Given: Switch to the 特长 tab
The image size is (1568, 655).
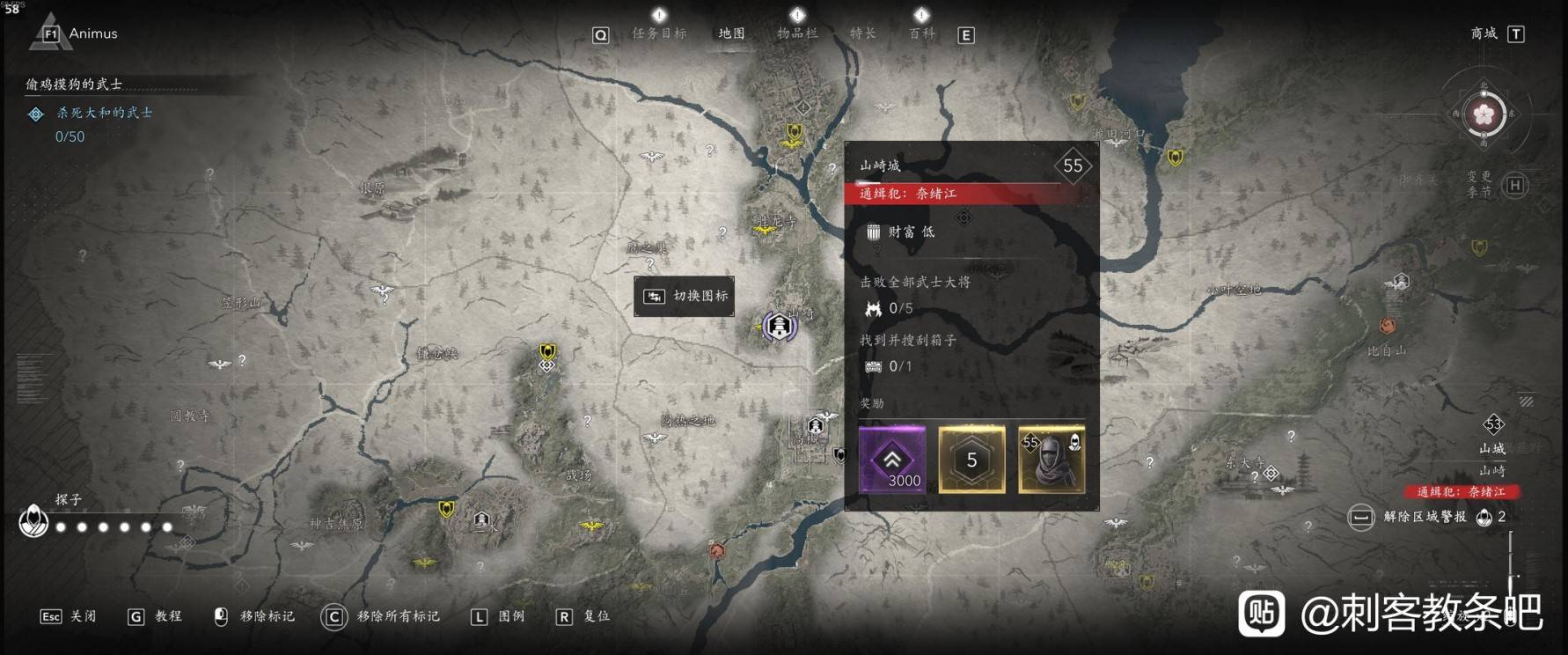Looking at the screenshot, I should coord(862,33).
